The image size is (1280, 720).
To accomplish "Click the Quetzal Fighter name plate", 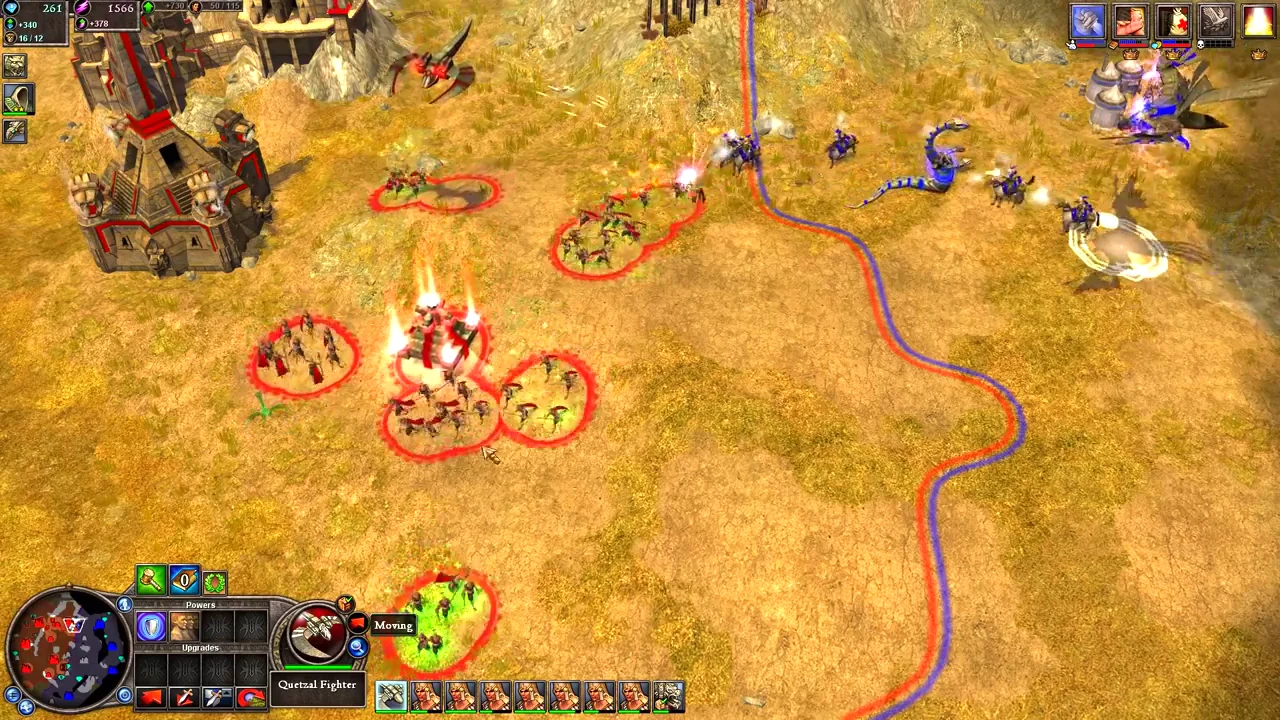I will pyautogui.click(x=317, y=684).
